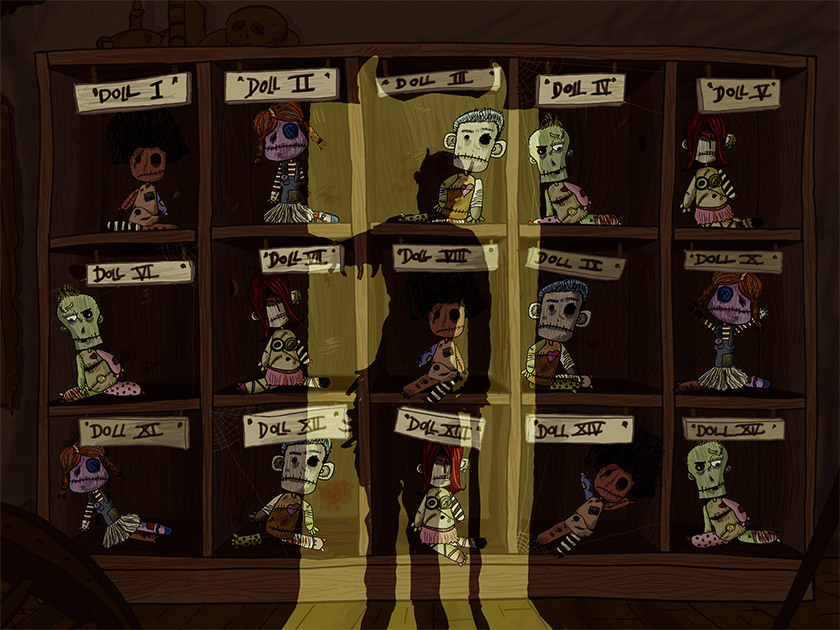
Task: Select the lying doll under Doll XIV
Action: point(600,495)
